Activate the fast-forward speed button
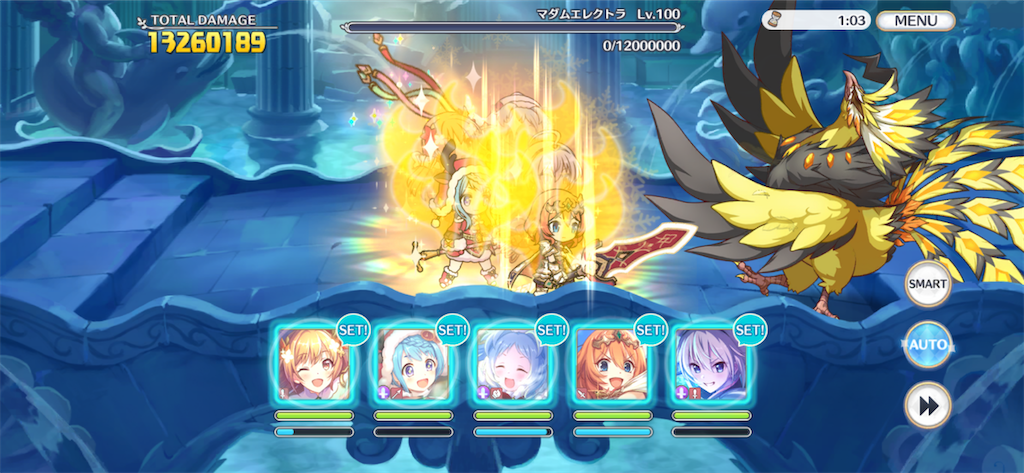 [x=927, y=406]
